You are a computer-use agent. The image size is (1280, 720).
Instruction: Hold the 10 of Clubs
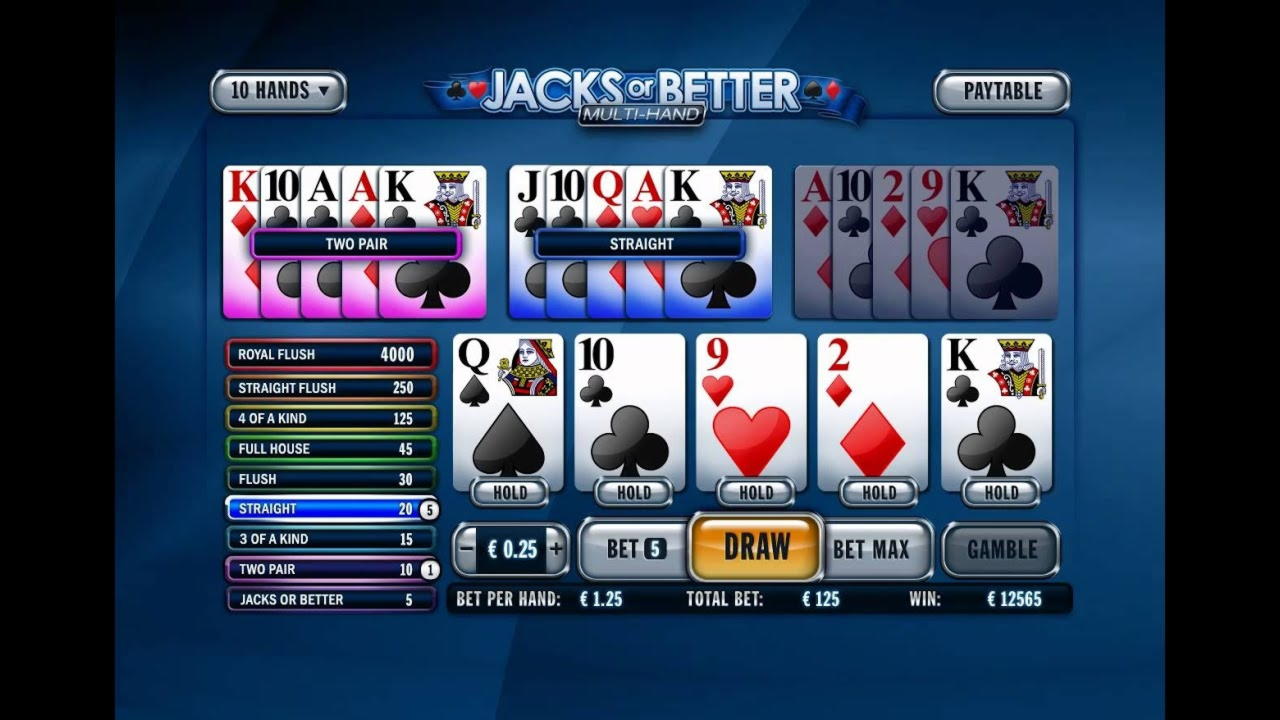click(x=633, y=492)
